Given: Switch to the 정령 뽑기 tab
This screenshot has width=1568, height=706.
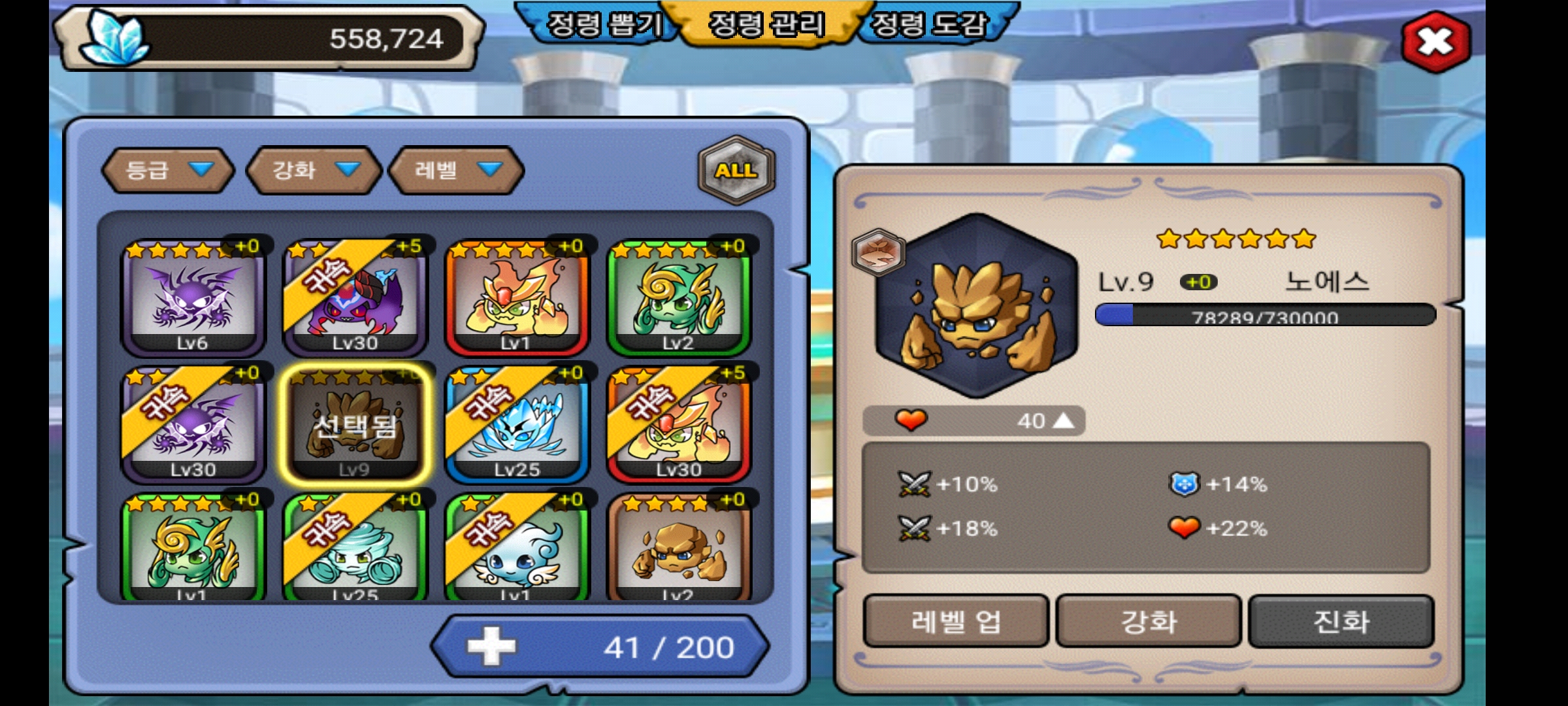Looking at the screenshot, I should point(604,25).
